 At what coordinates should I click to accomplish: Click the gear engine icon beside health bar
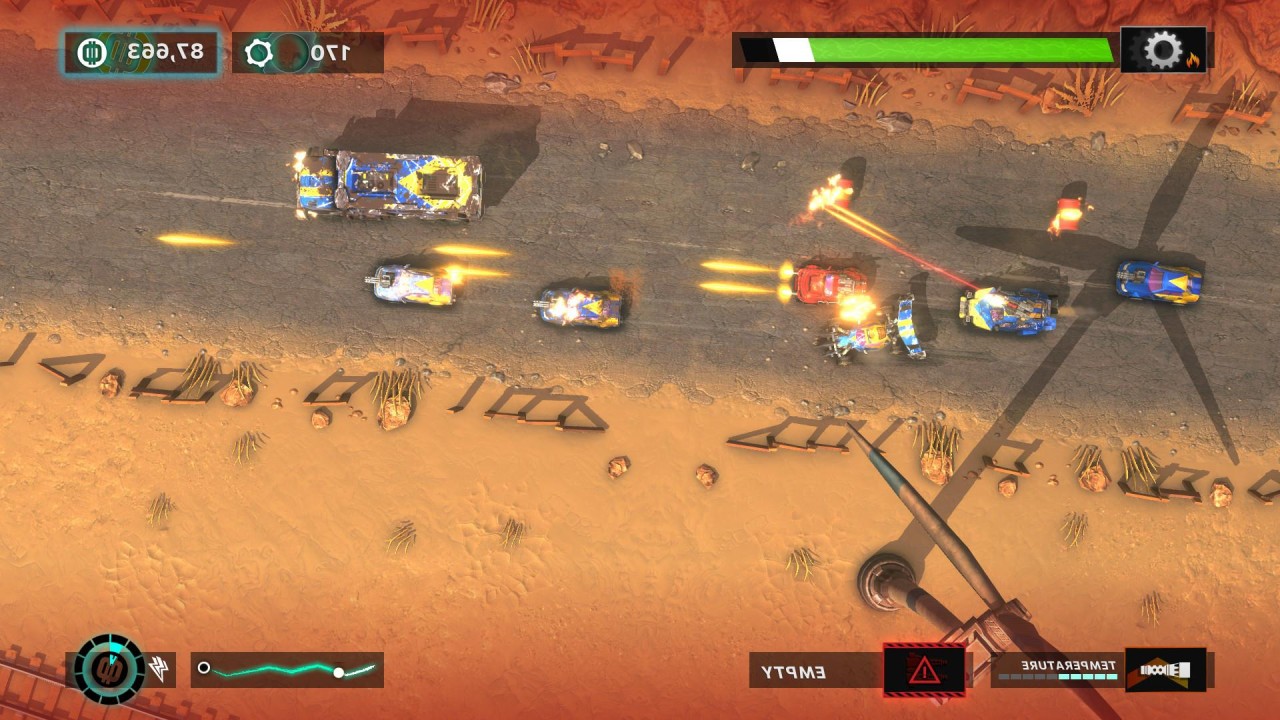pos(1163,50)
